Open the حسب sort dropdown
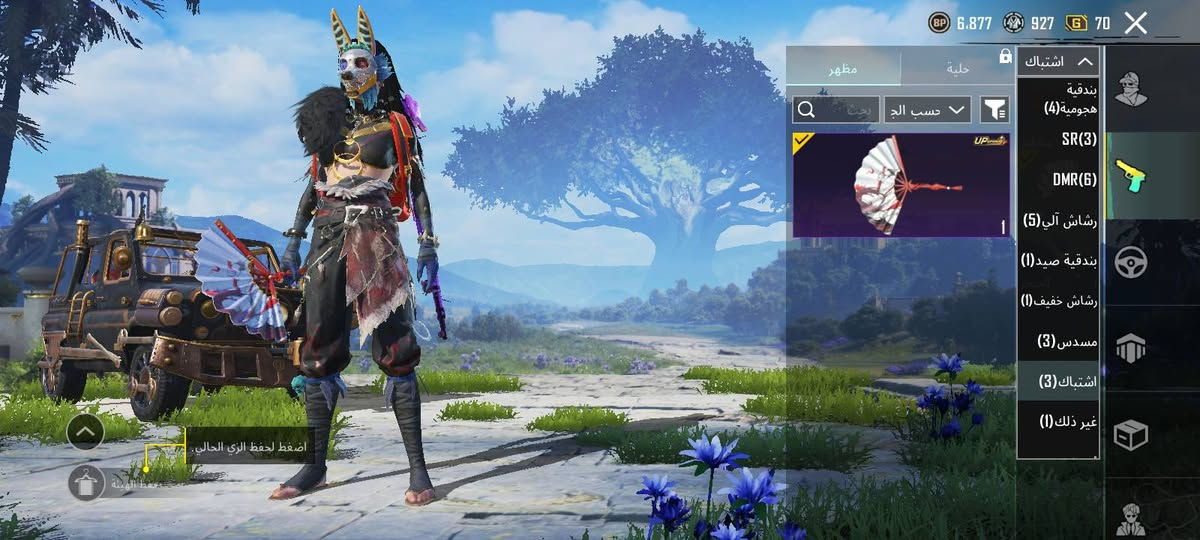1200x540 pixels. point(927,109)
